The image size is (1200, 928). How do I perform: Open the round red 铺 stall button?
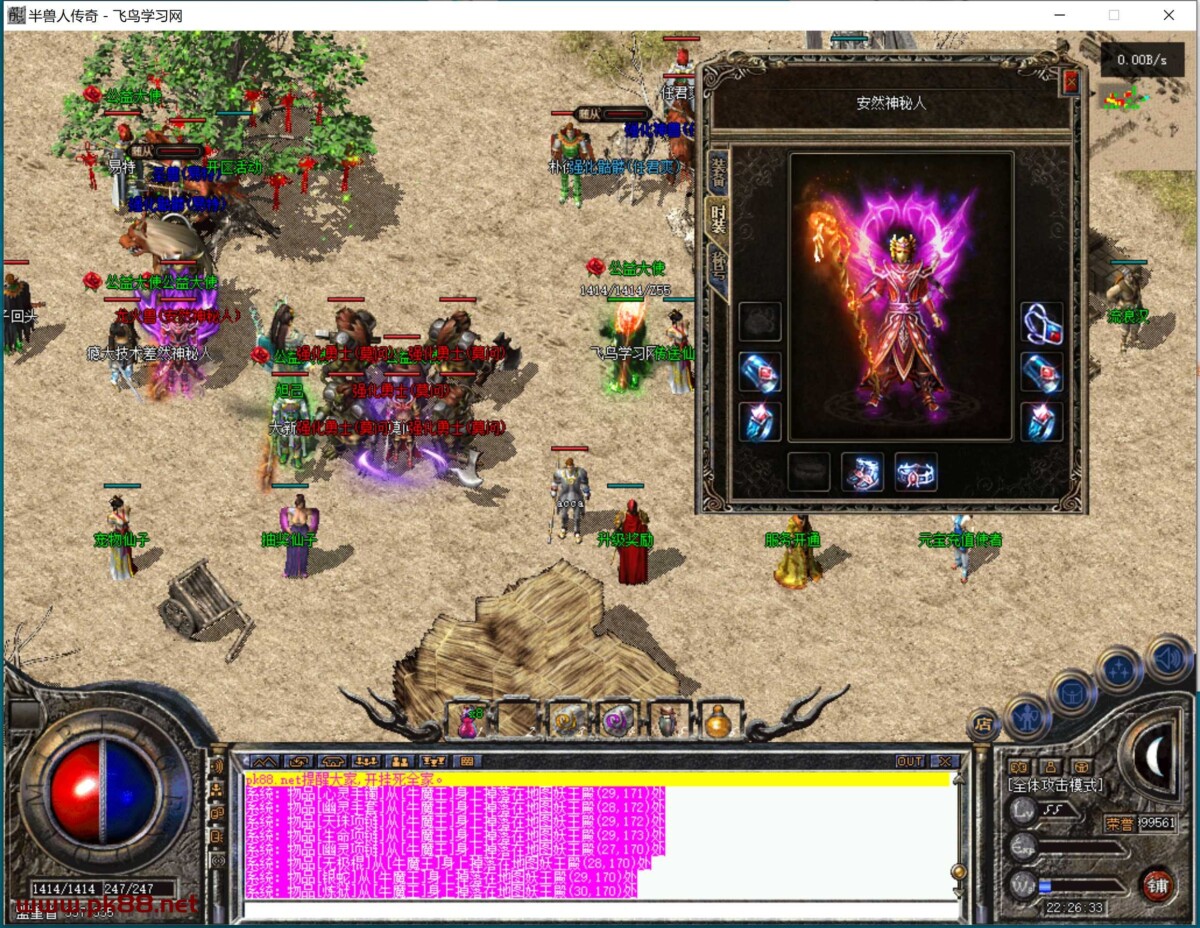click(x=1157, y=884)
